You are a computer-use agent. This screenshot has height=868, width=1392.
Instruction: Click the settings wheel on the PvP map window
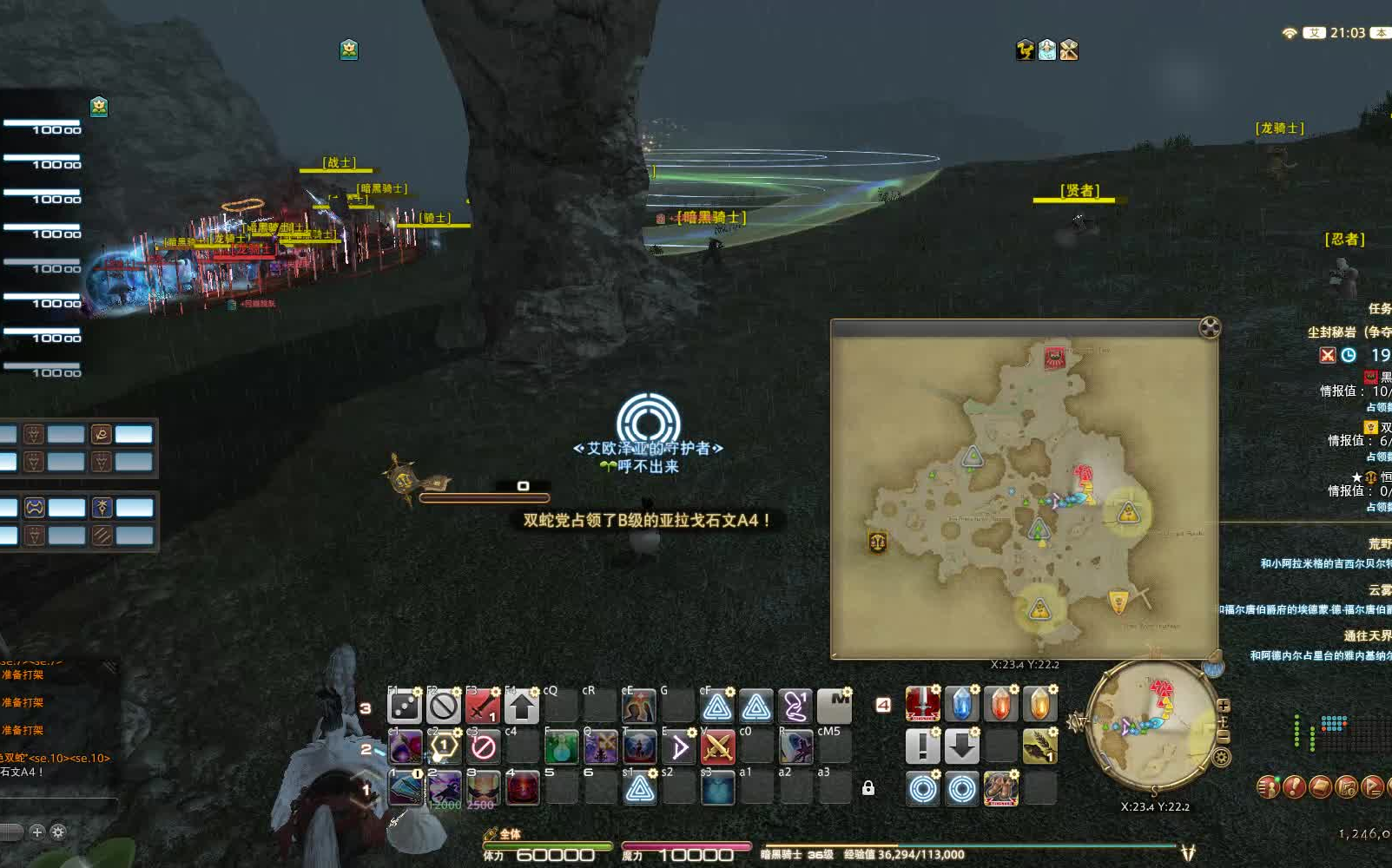pyautogui.click(x=1210, y=328)
